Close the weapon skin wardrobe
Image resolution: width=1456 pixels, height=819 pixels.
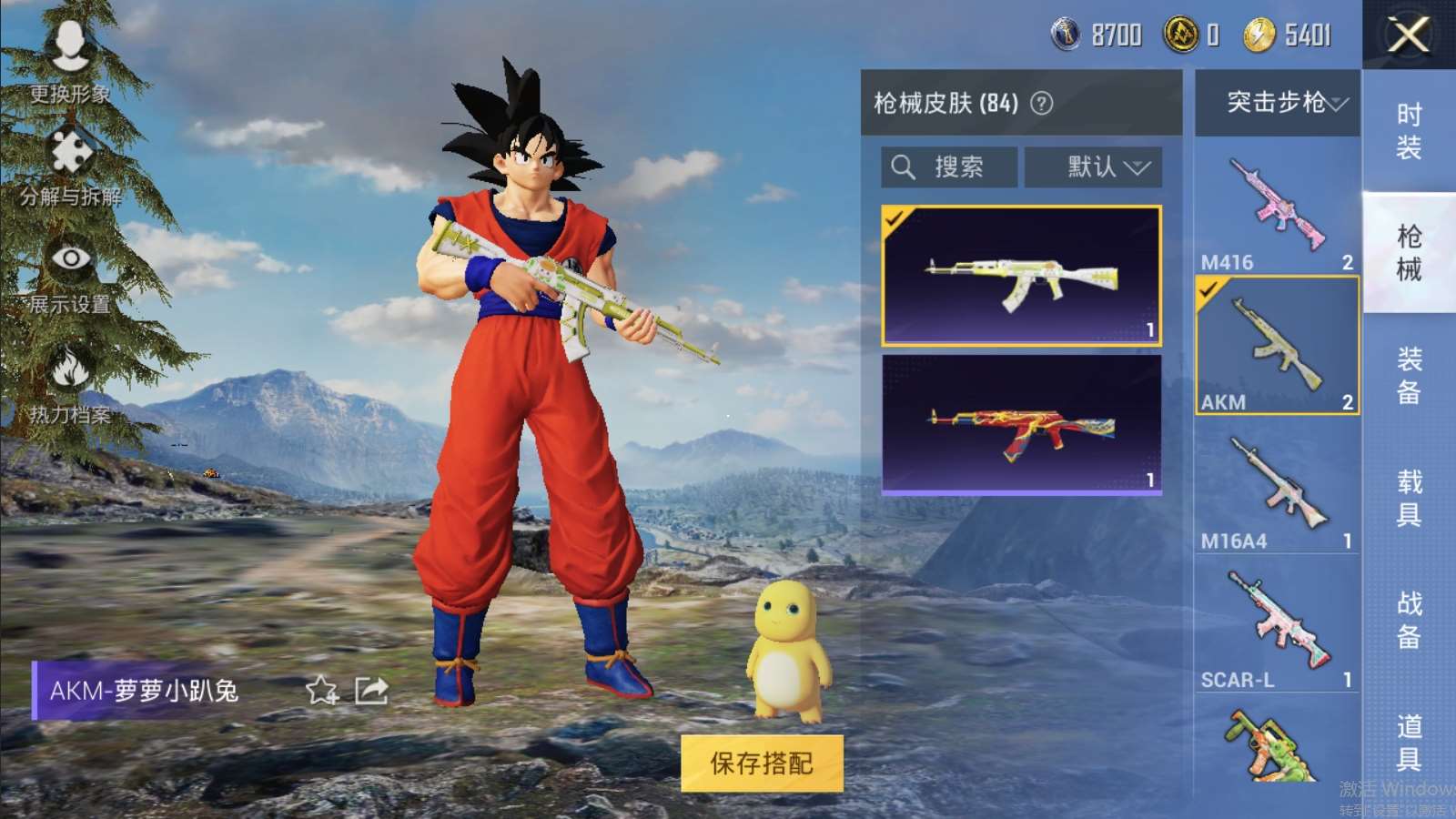point(1408,35)
